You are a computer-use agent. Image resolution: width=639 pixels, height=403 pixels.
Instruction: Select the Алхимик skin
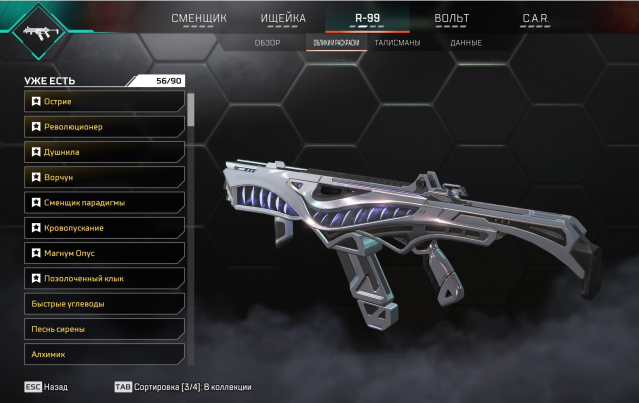coord(105,353)
